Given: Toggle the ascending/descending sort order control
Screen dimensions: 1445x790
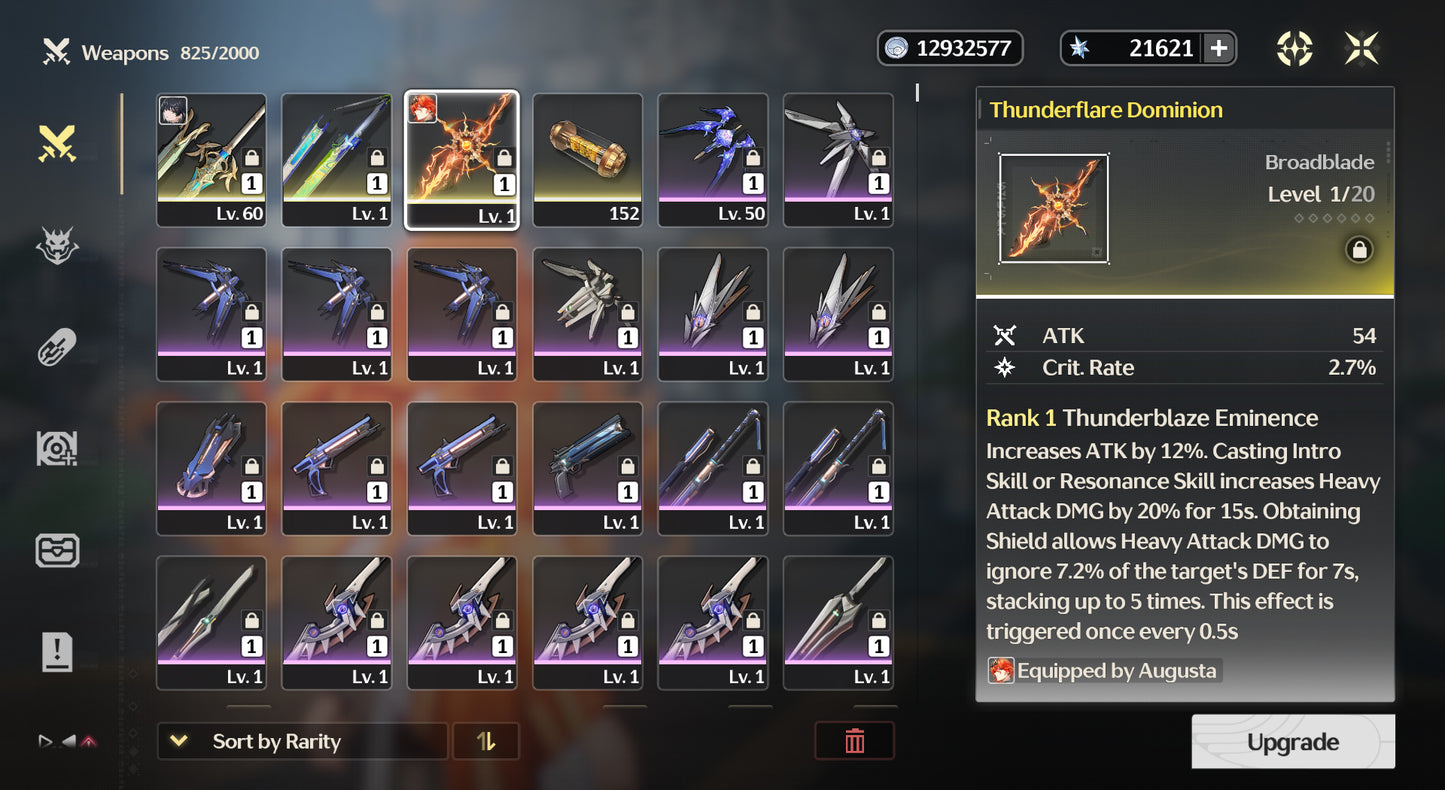Looking at the screenshot, I should (486, 741).
